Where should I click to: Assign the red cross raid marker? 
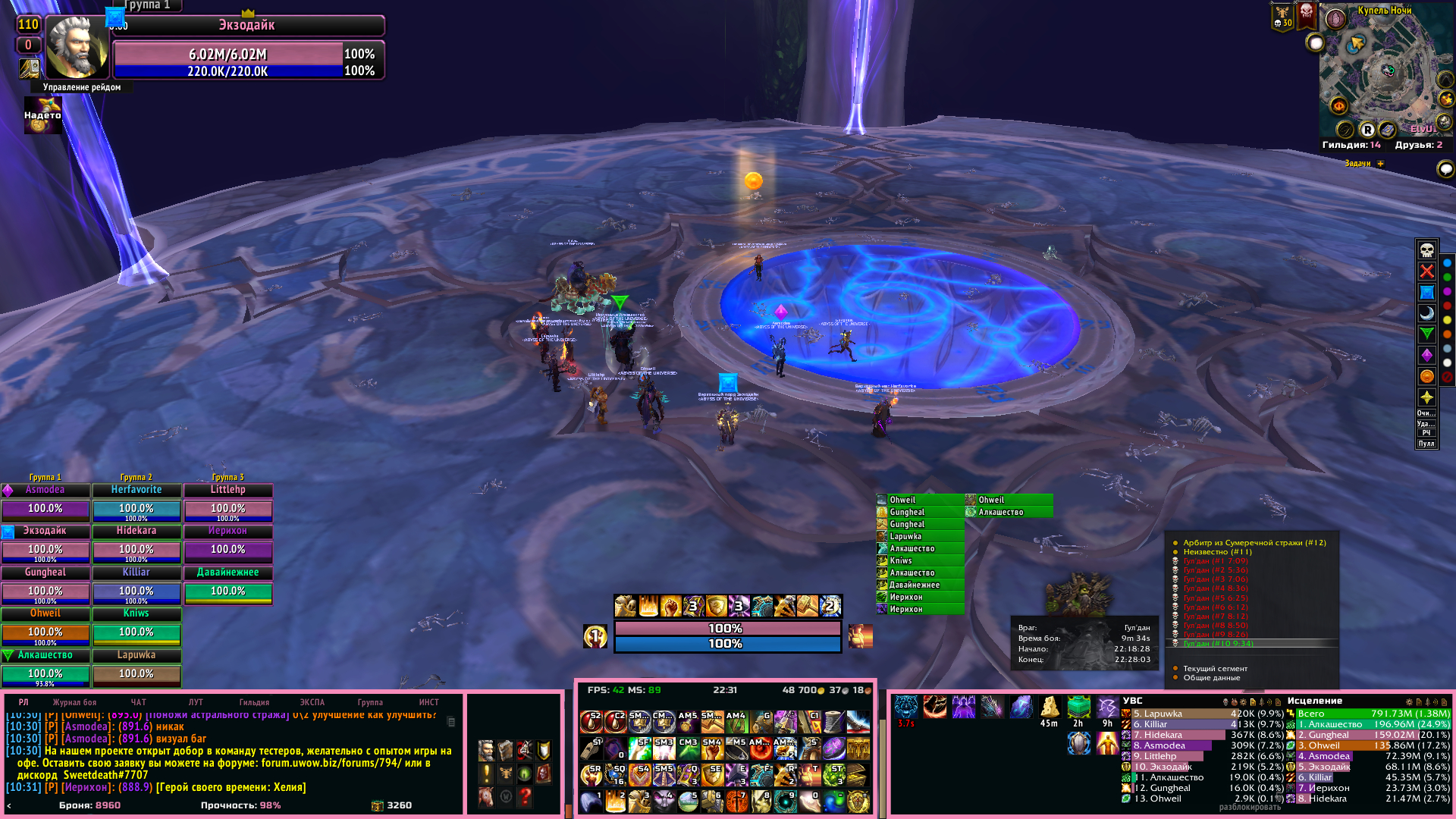pyautogui.click(x=1426, y=271)
